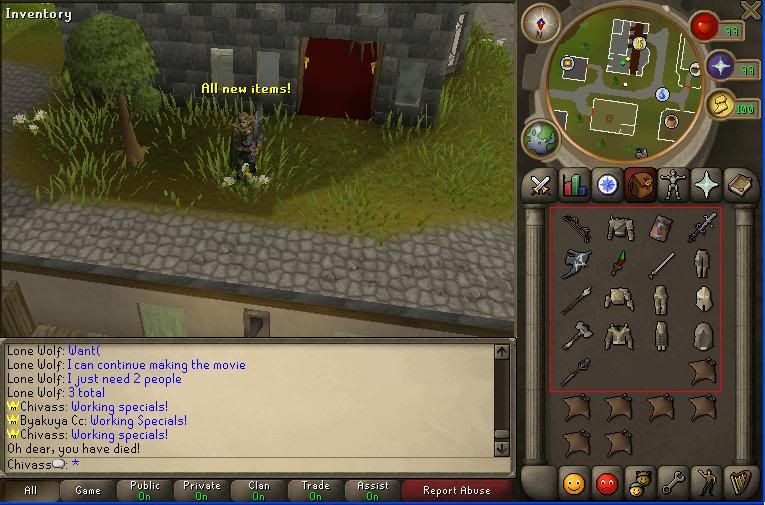This screenshot has height=505, width=765.
Task: Toggle the Assist filter
Action: pyautogui.click(x=373, y=490)
